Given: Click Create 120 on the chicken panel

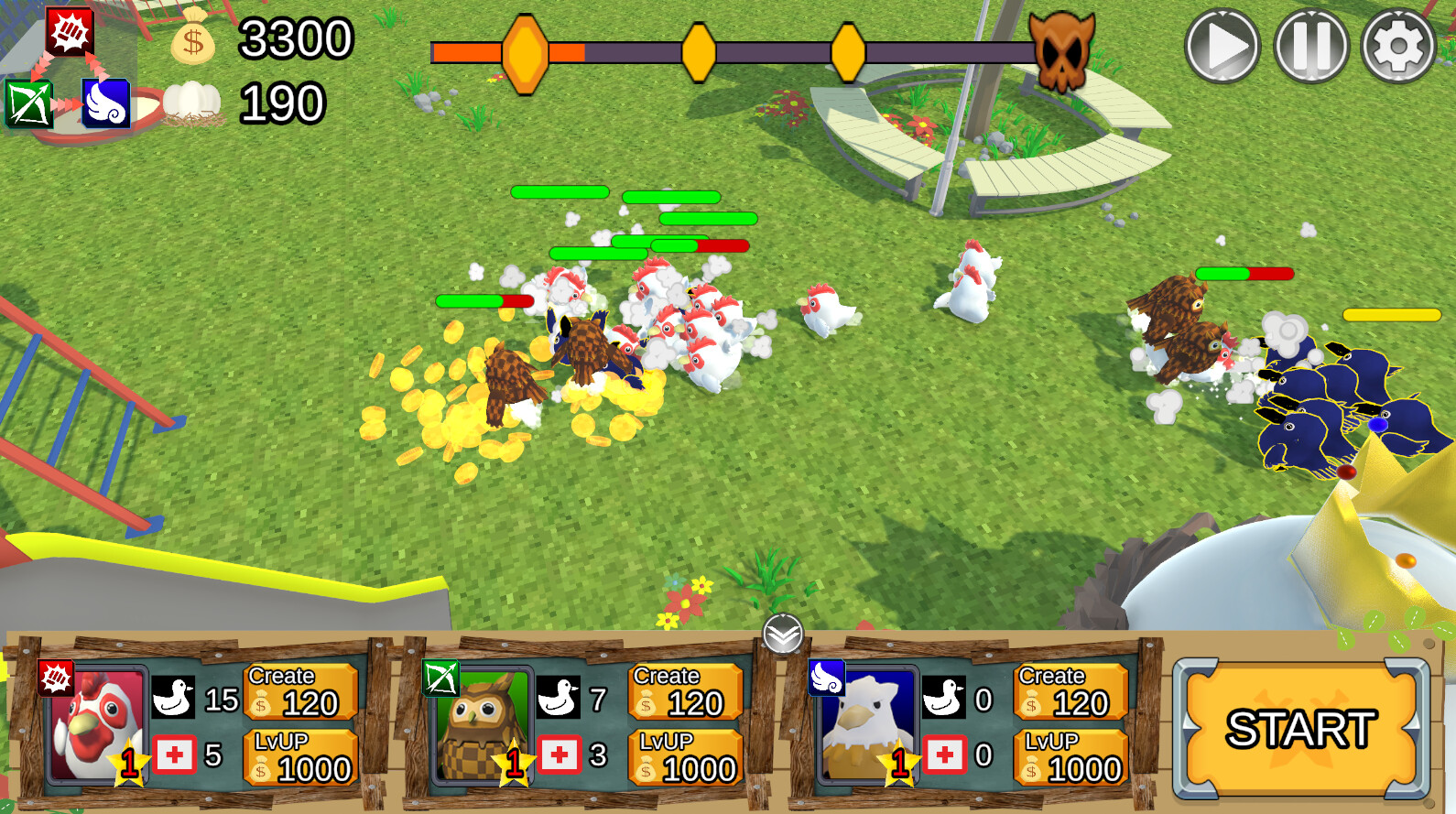Looking at the screenshot, I should click(298, 693).
